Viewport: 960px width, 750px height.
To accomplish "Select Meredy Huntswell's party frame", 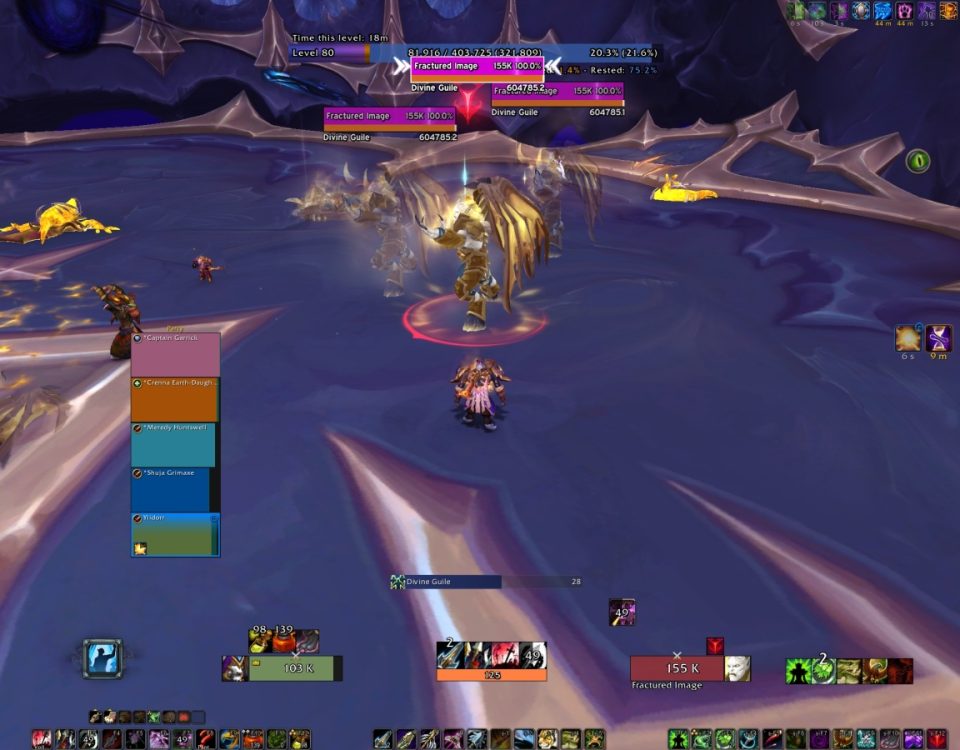I will point(173,445).
